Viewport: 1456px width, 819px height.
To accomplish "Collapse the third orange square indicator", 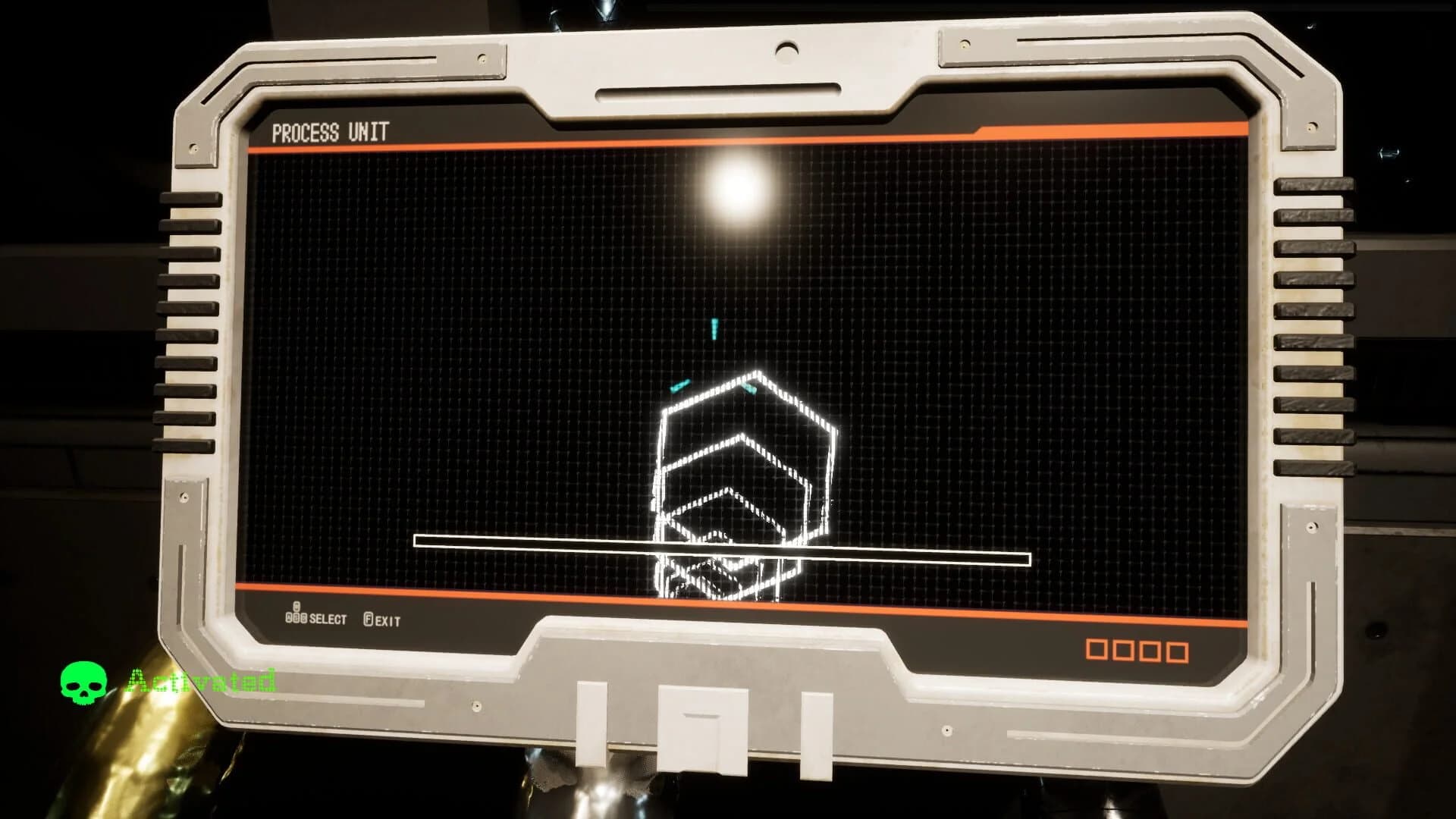I will click(1150, 649).
